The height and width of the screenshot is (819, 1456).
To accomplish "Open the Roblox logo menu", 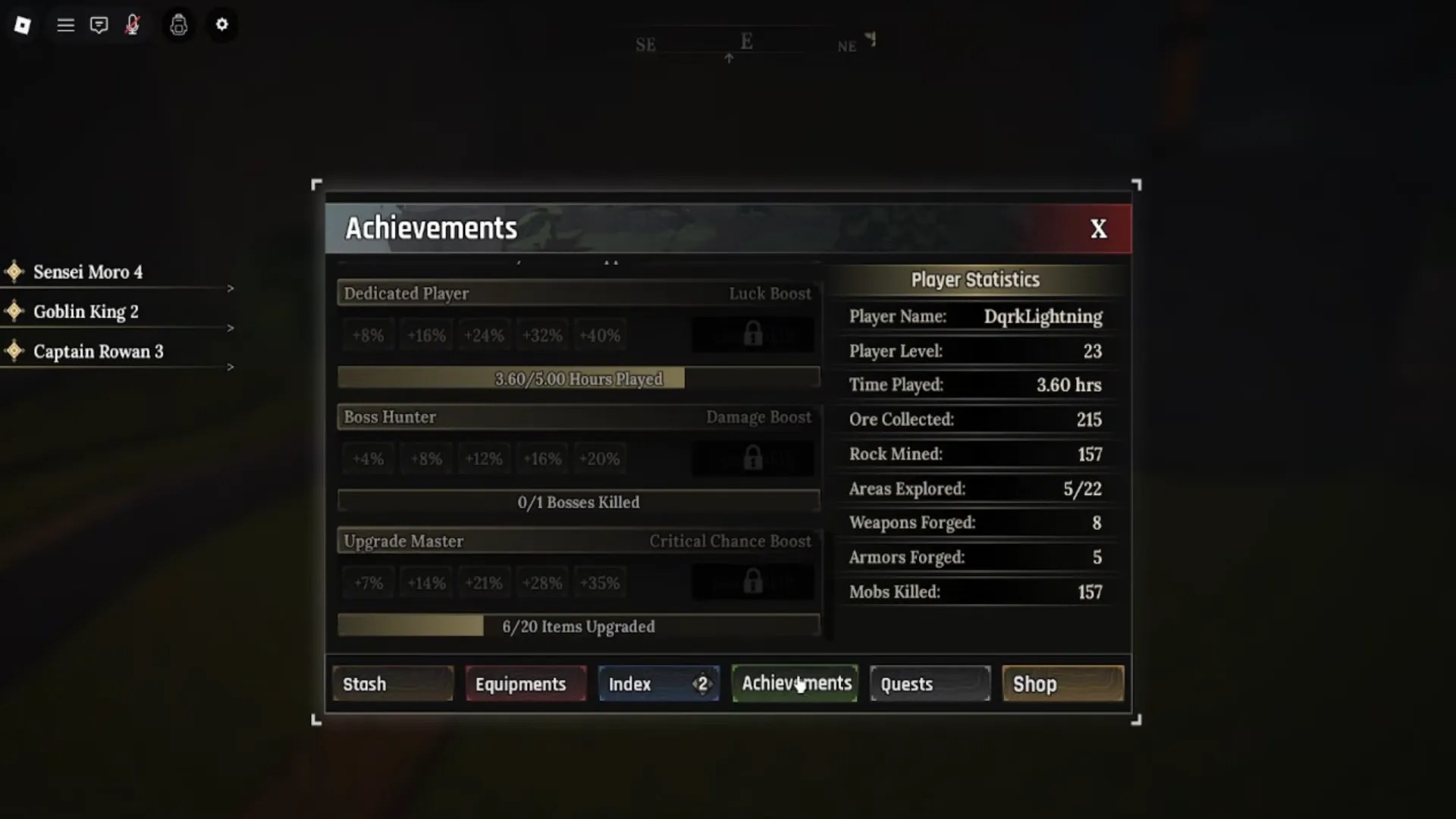I will (22, 24).
